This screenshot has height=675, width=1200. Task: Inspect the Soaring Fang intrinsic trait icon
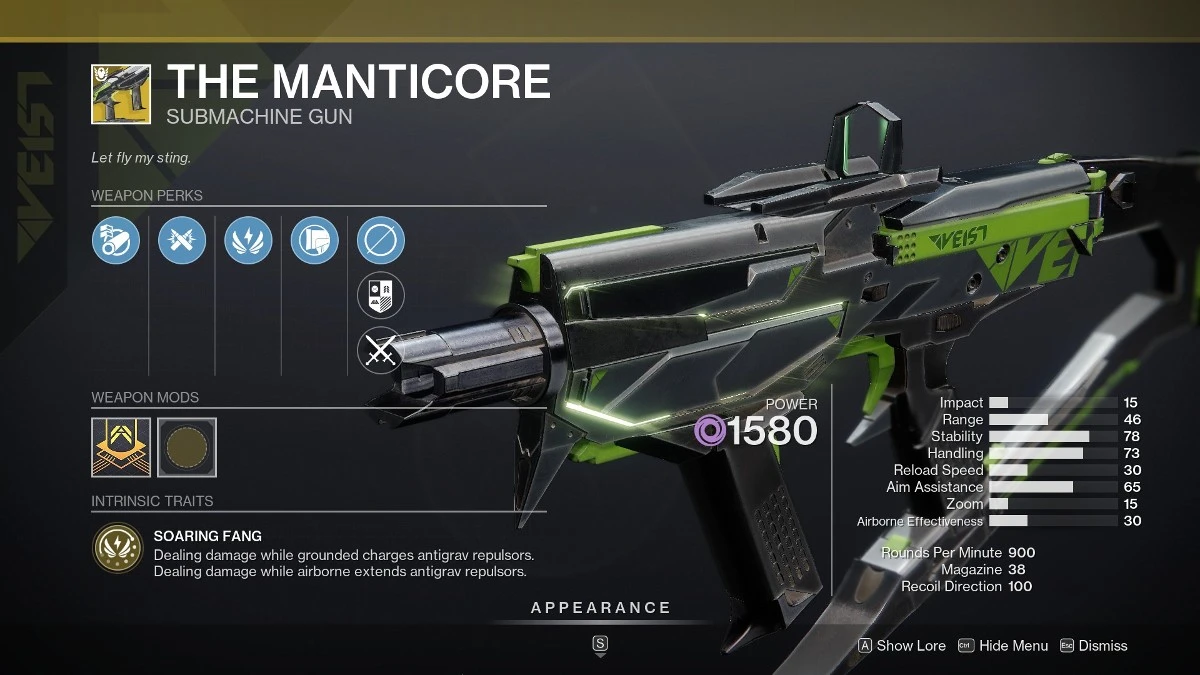coord(116,548)
